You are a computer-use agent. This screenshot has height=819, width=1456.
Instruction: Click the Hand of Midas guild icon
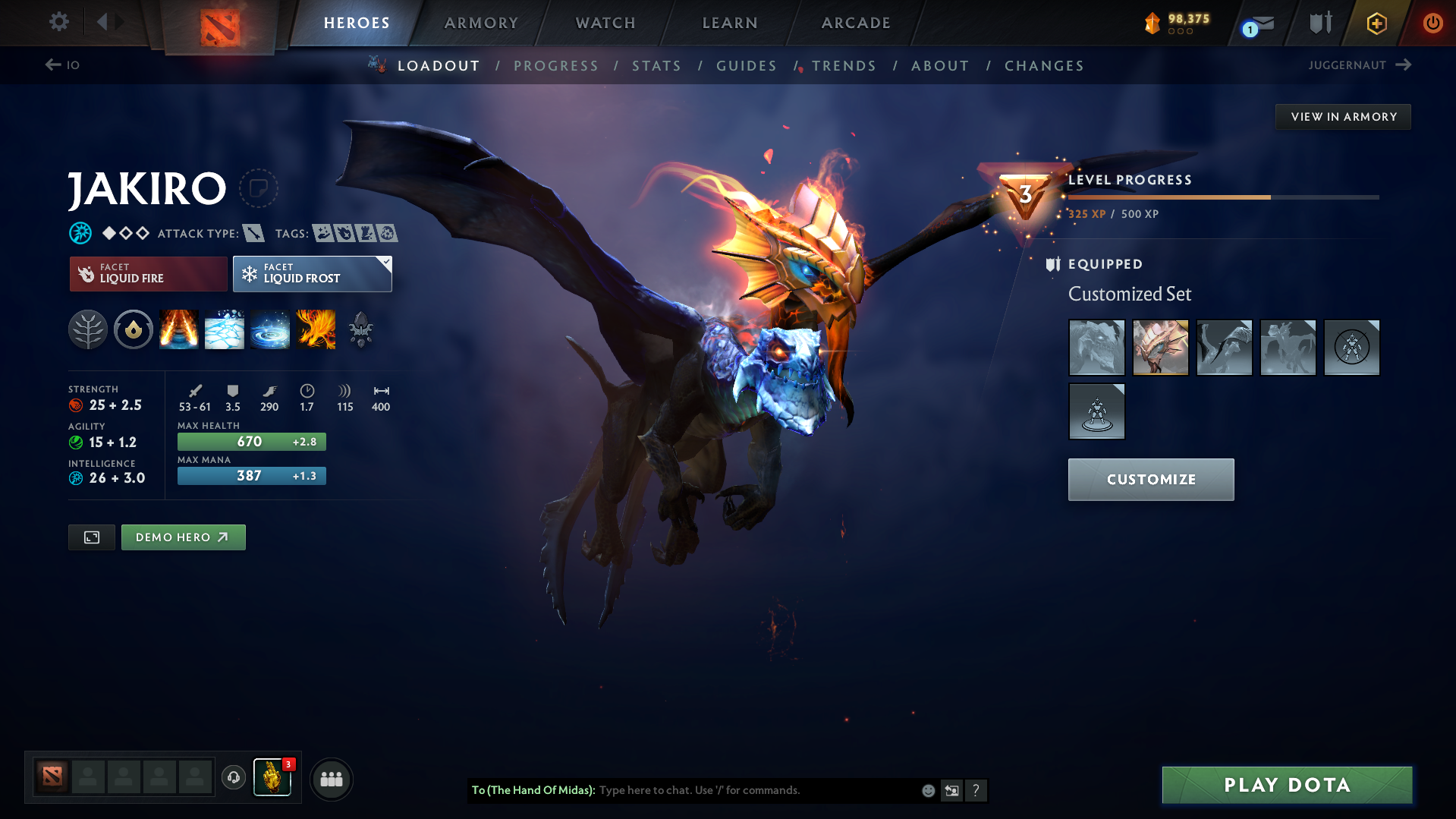click(272, 778)
